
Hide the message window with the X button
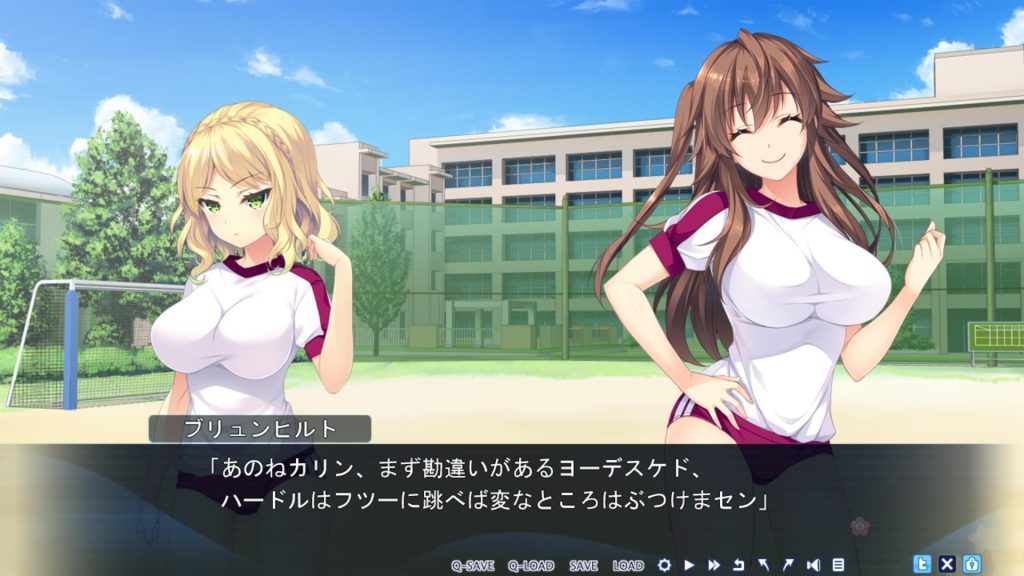947,563
